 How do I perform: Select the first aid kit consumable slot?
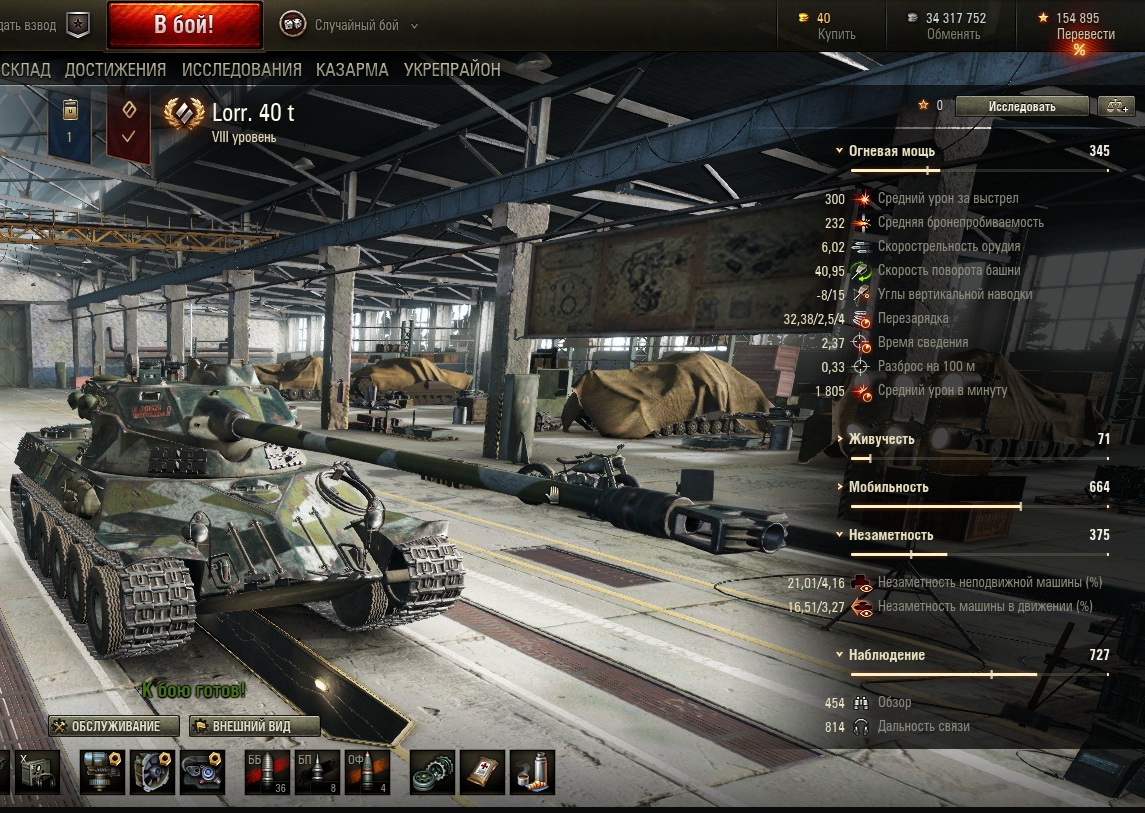pyautogui.click(x=482, y=773)
